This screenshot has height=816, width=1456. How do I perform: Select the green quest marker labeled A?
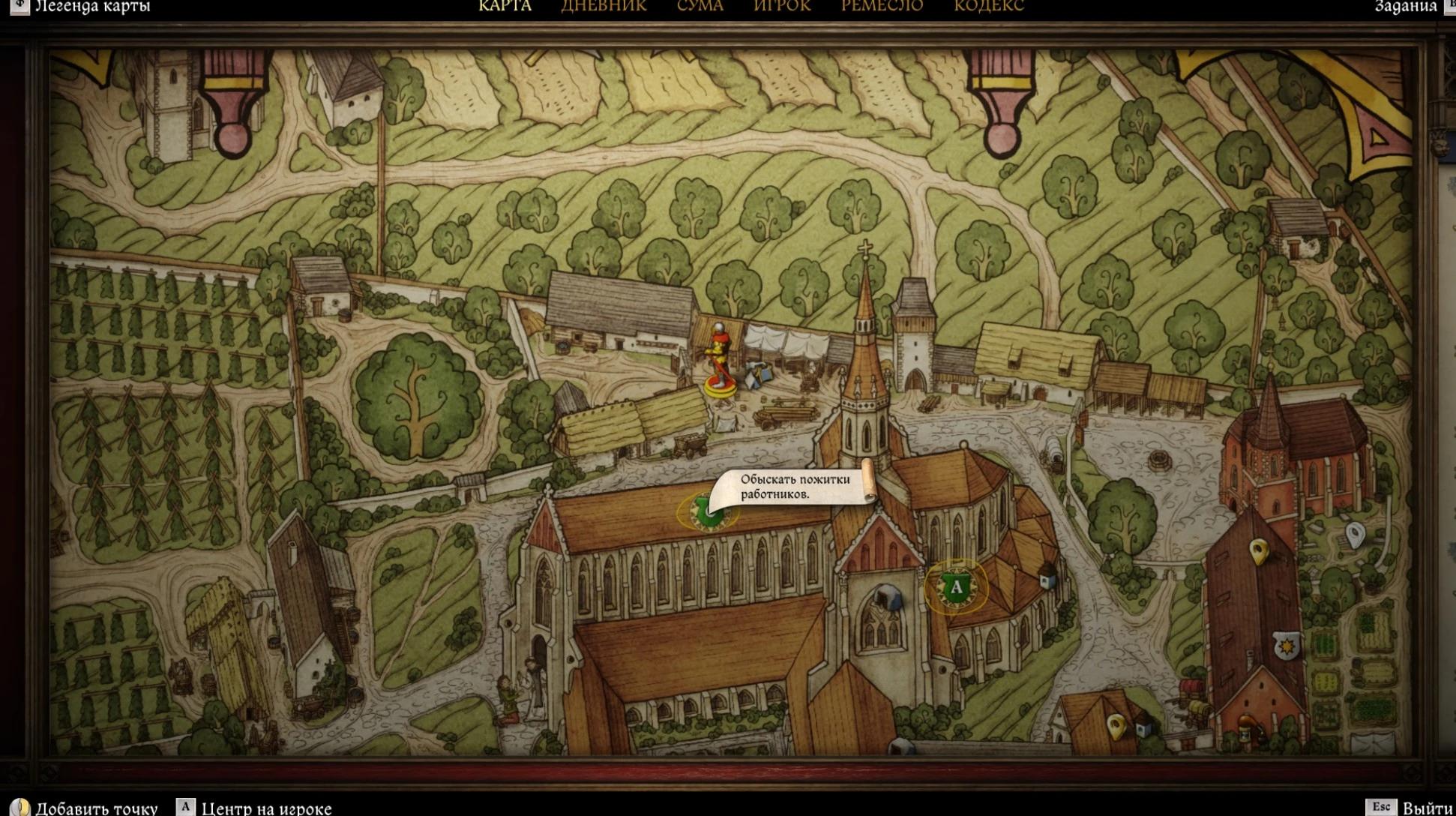(x=956, y=587)
